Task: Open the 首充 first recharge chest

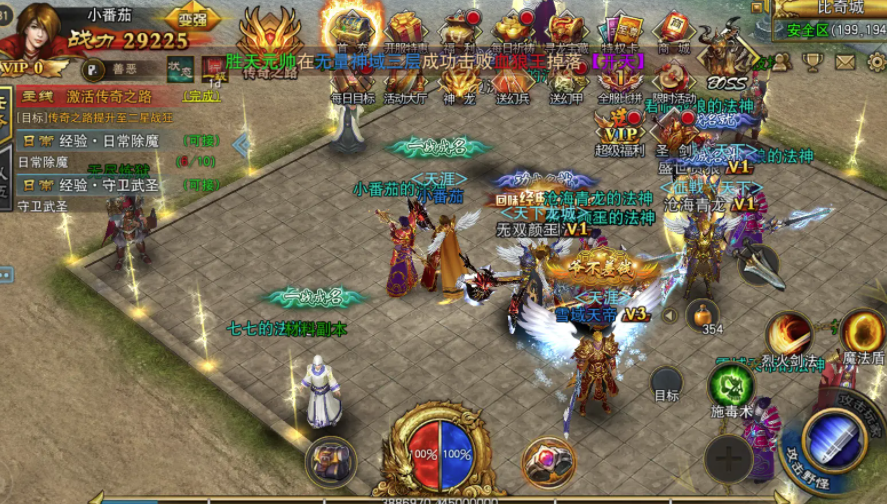Action: pos(352,27)
